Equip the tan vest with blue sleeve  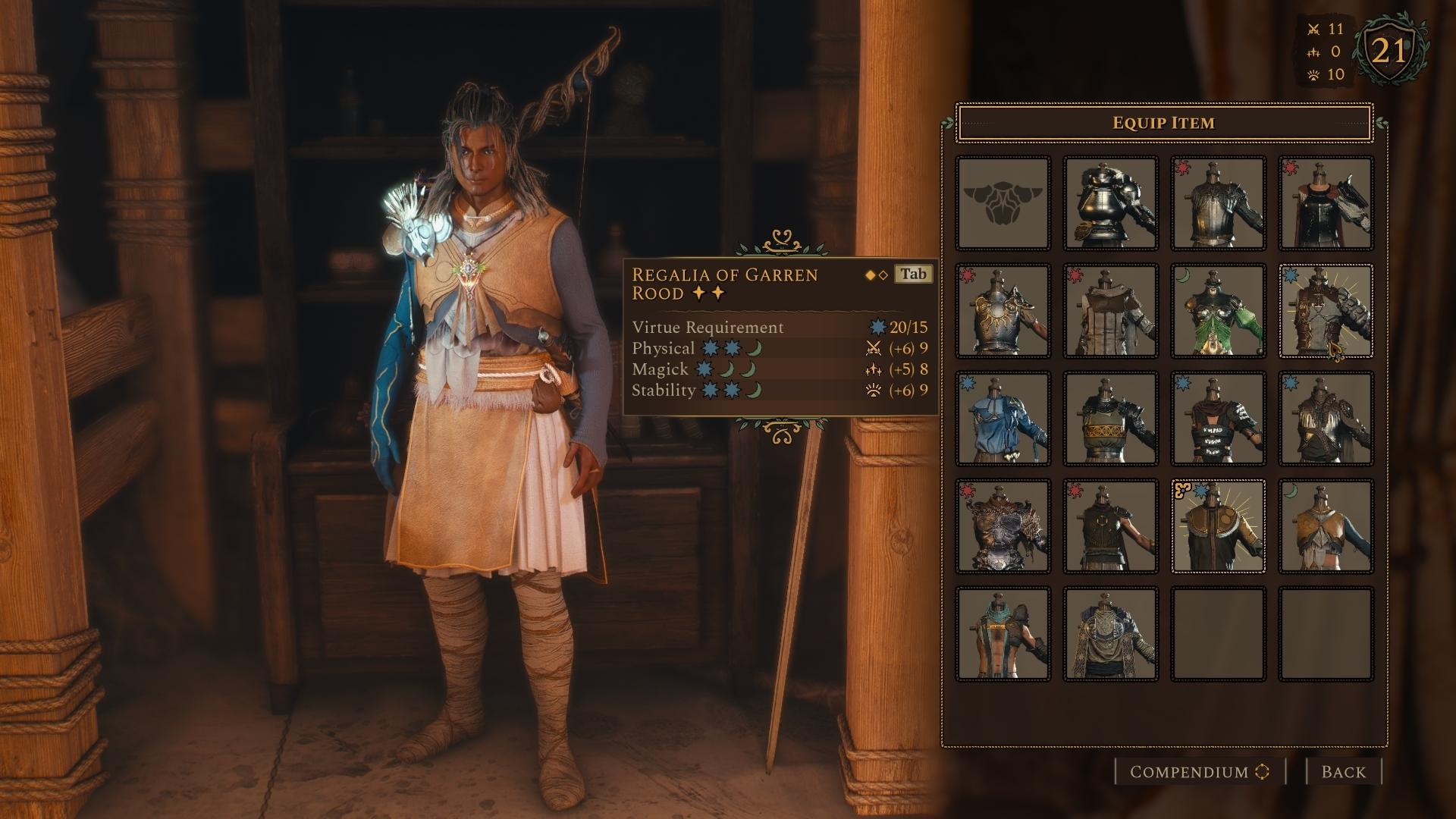tap(1326, 526)
